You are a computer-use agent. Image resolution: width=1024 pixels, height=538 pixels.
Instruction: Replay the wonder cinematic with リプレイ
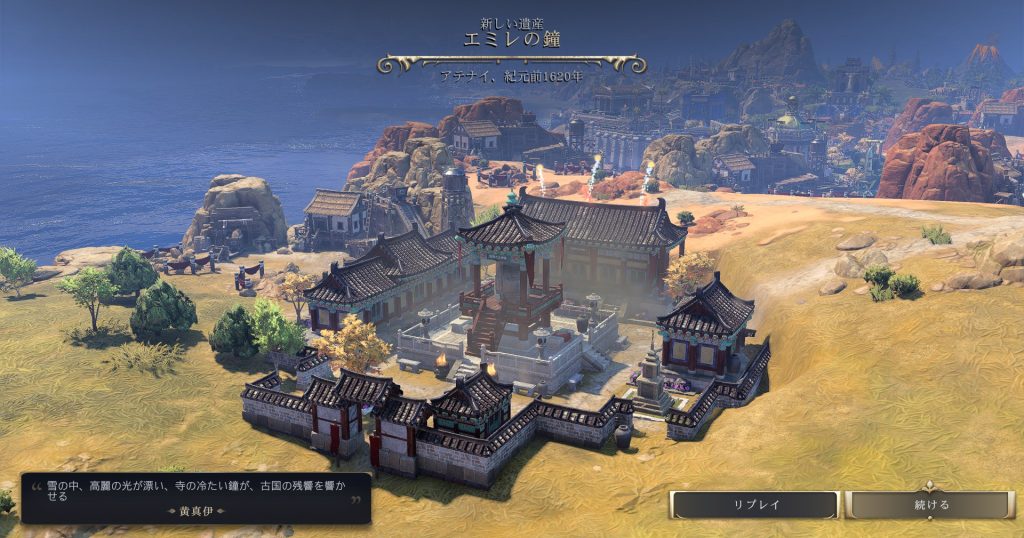pos(754,505)
